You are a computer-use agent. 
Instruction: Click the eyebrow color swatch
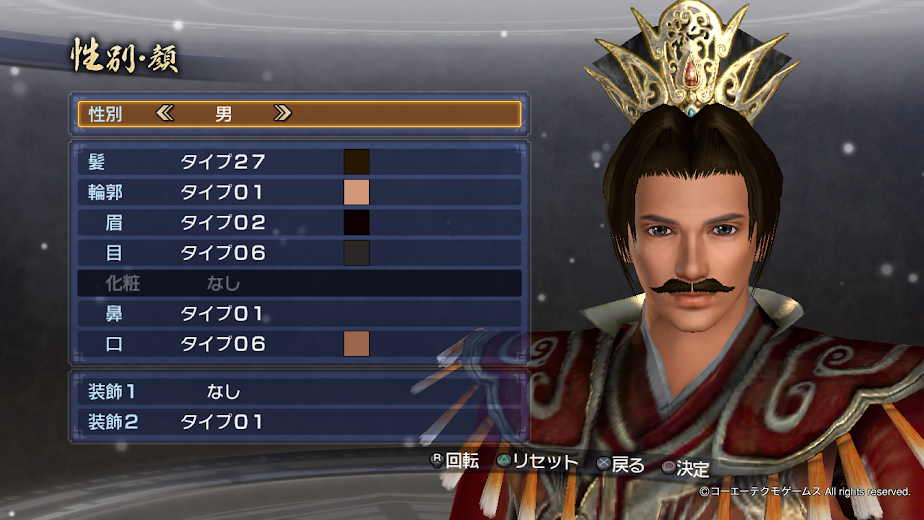(x=357, y=222)
